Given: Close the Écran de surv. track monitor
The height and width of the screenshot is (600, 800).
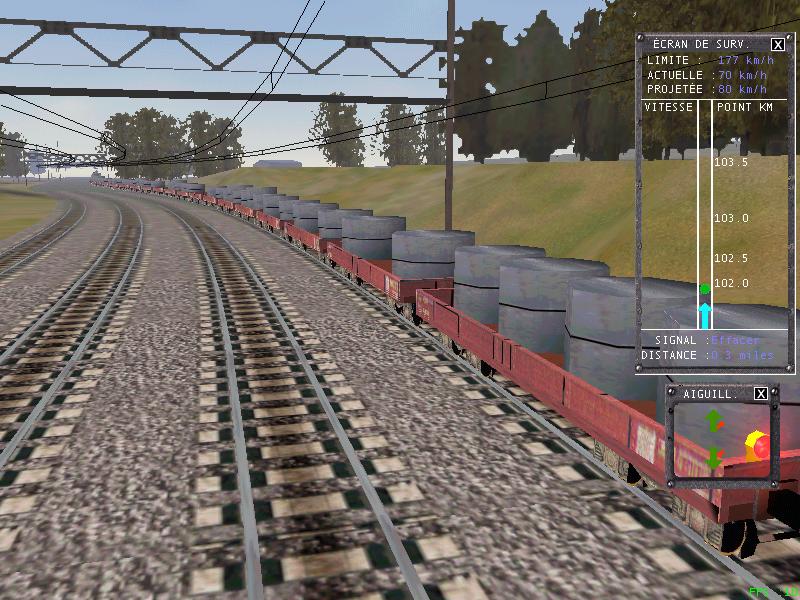Looking at the screenshot, I should (777, 44).
